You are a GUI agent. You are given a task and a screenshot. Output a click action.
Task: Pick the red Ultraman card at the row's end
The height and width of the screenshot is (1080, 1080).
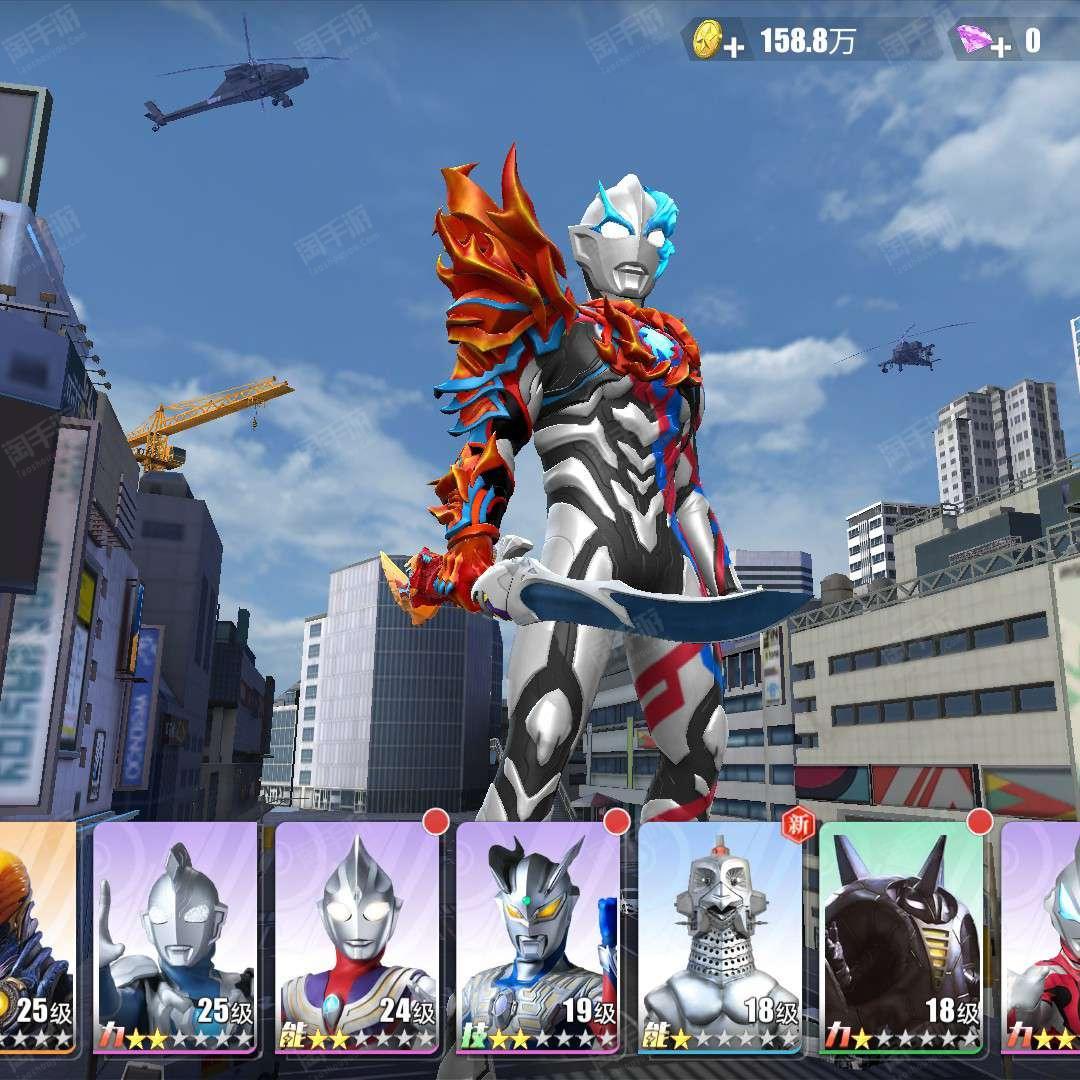click(x=1043, y=937)
